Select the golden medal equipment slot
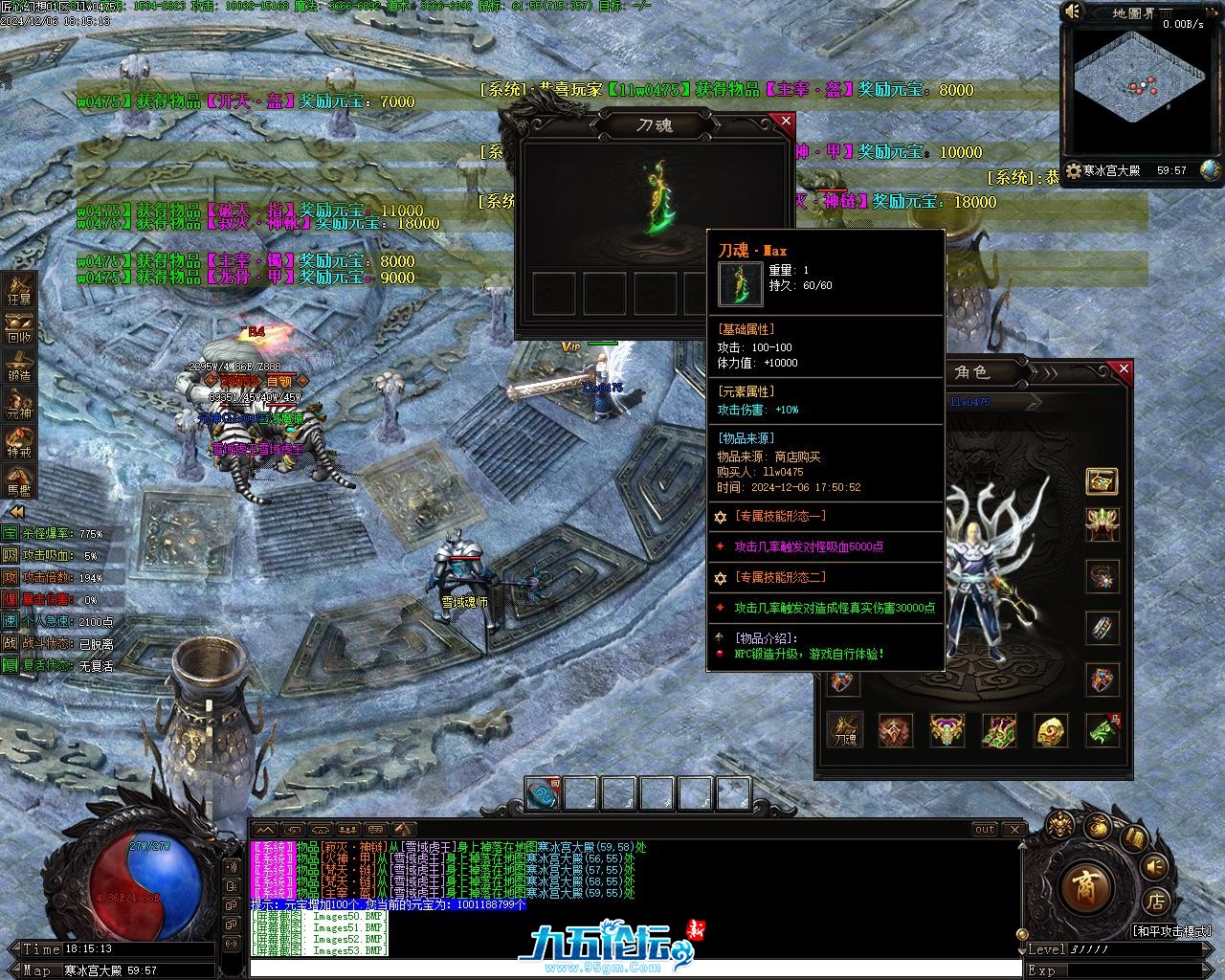The height and width of the screenshot is (980, 1225). (x=1051, y=730)
